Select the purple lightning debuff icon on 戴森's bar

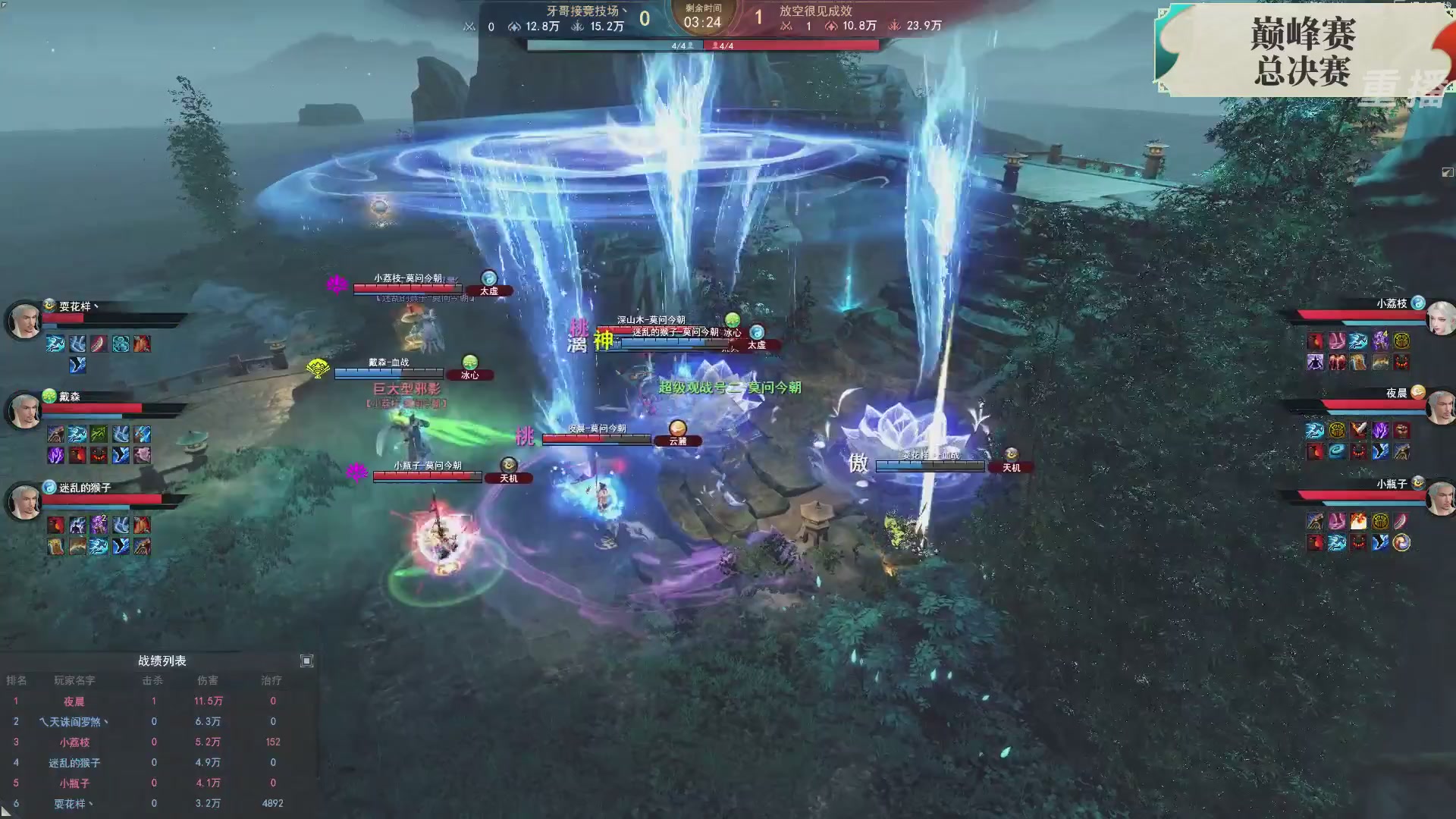[x=55, y=454]
